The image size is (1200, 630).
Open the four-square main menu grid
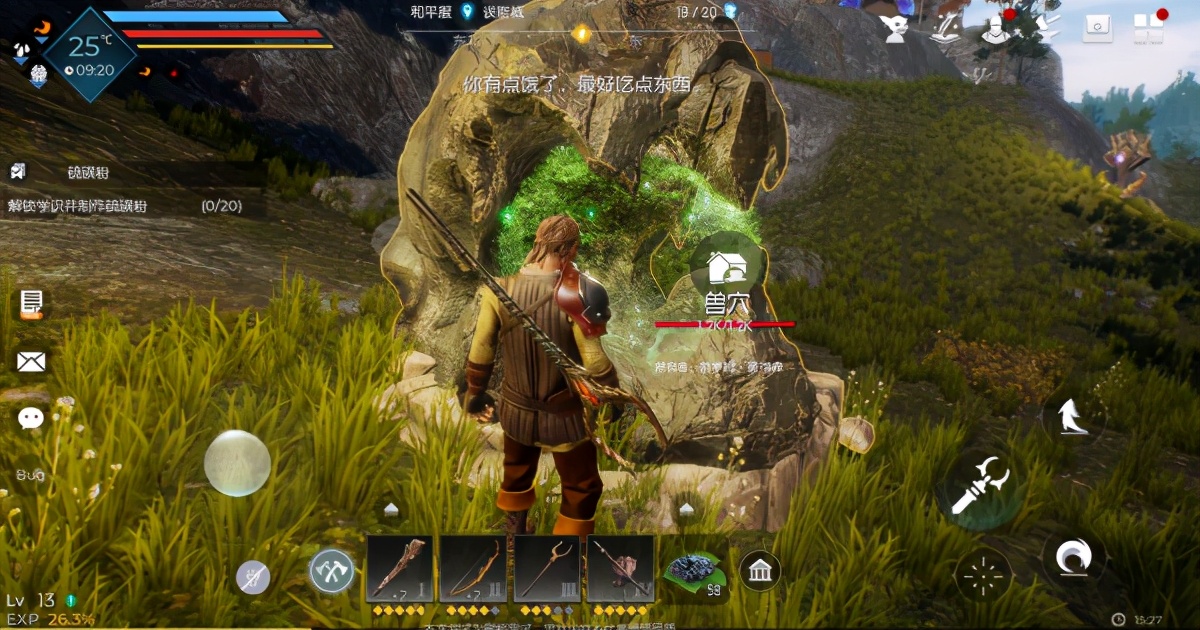coord(1149,28)
